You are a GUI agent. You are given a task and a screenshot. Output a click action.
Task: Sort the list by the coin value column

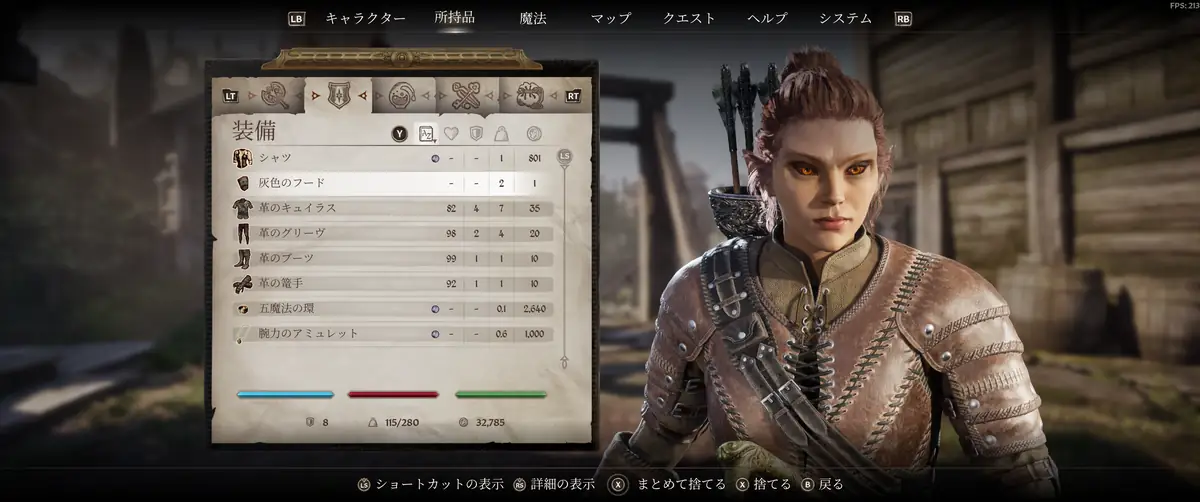coord(534,133)
